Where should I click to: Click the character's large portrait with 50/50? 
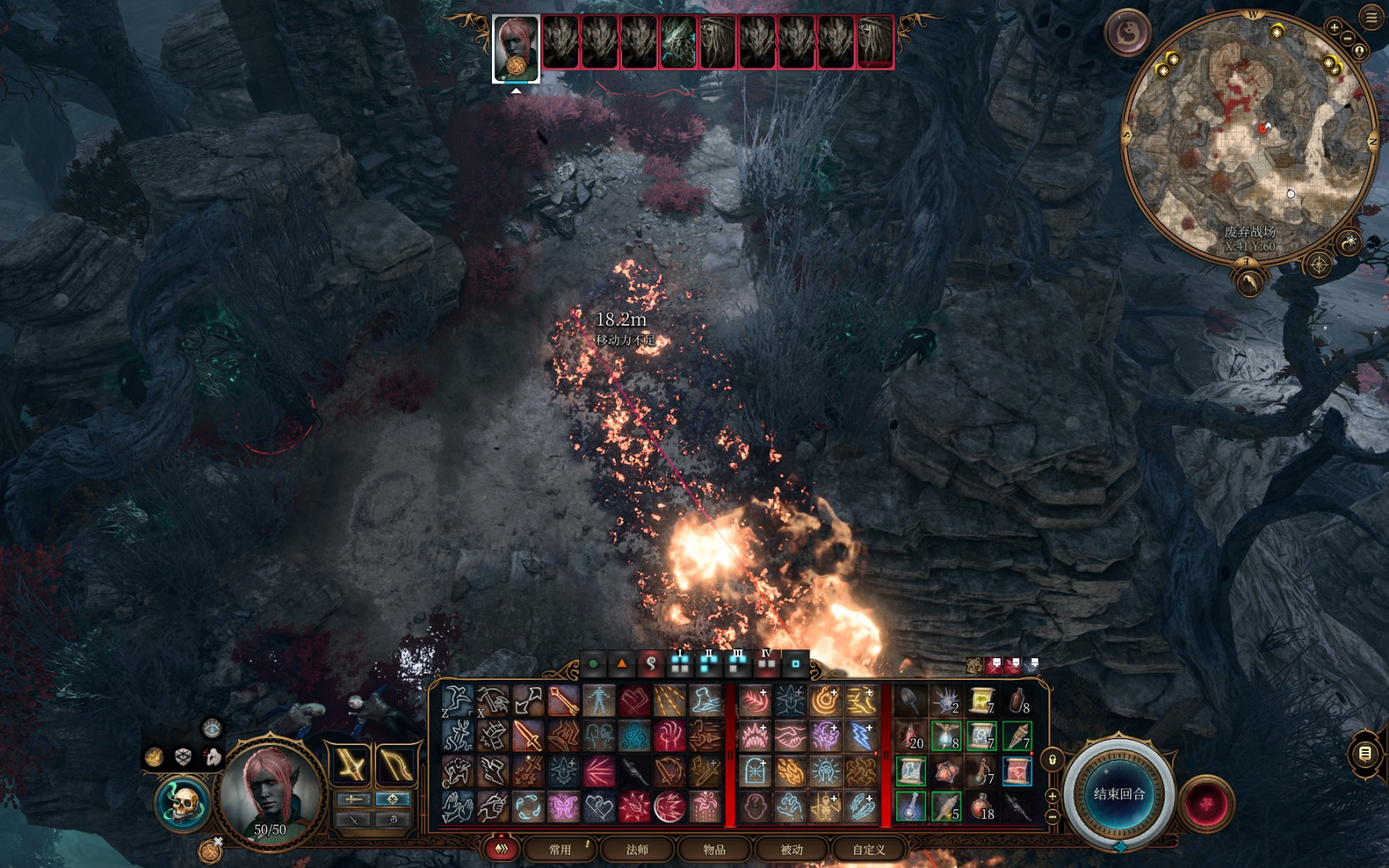coord(270,792)
